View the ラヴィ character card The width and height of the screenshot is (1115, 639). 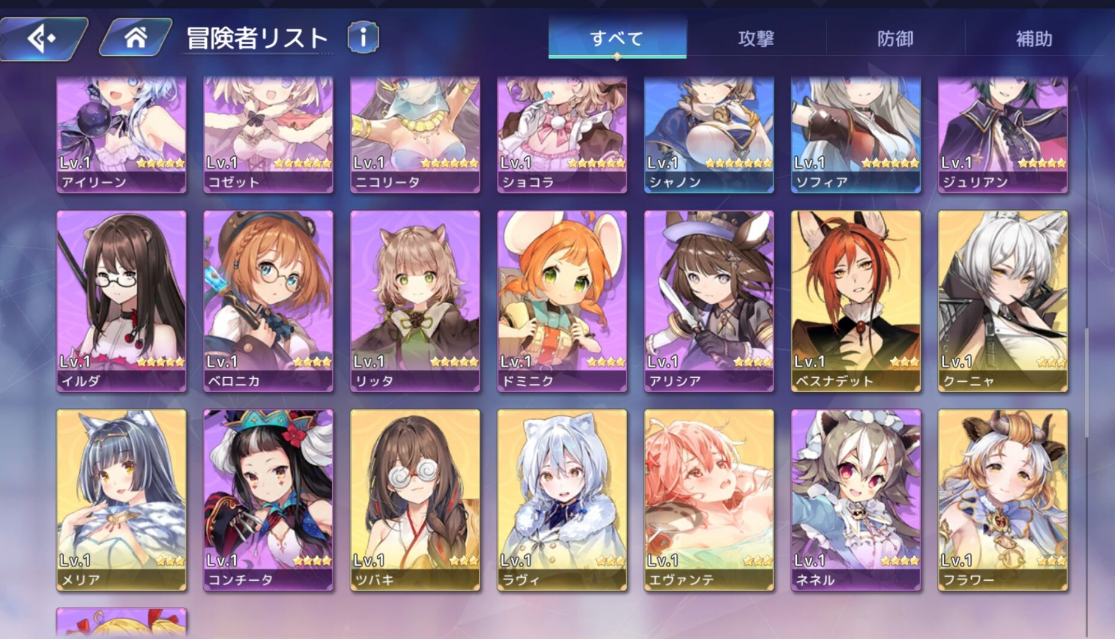562,499
